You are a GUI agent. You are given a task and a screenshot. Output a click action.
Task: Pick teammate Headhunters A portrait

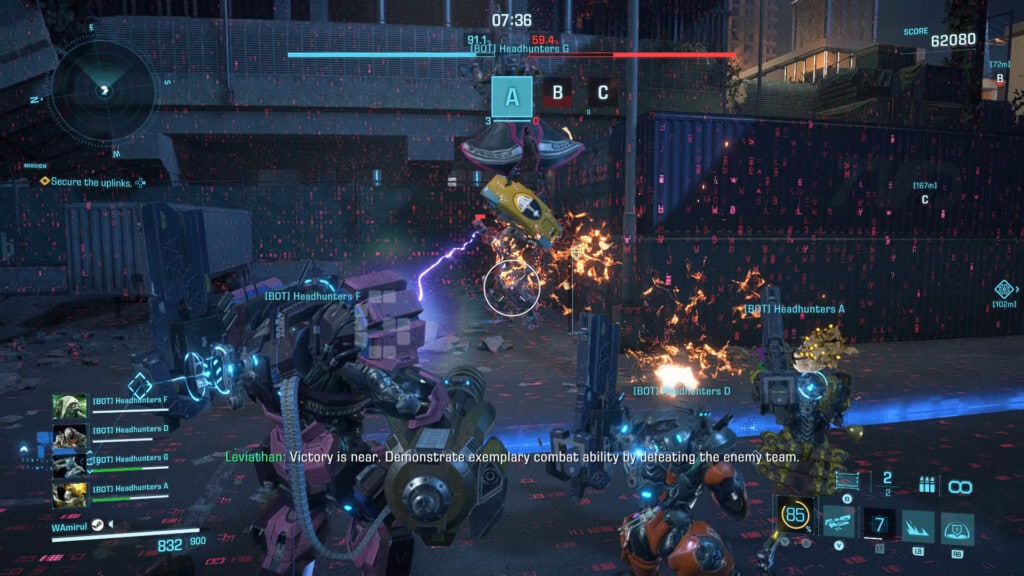(70, 494)
